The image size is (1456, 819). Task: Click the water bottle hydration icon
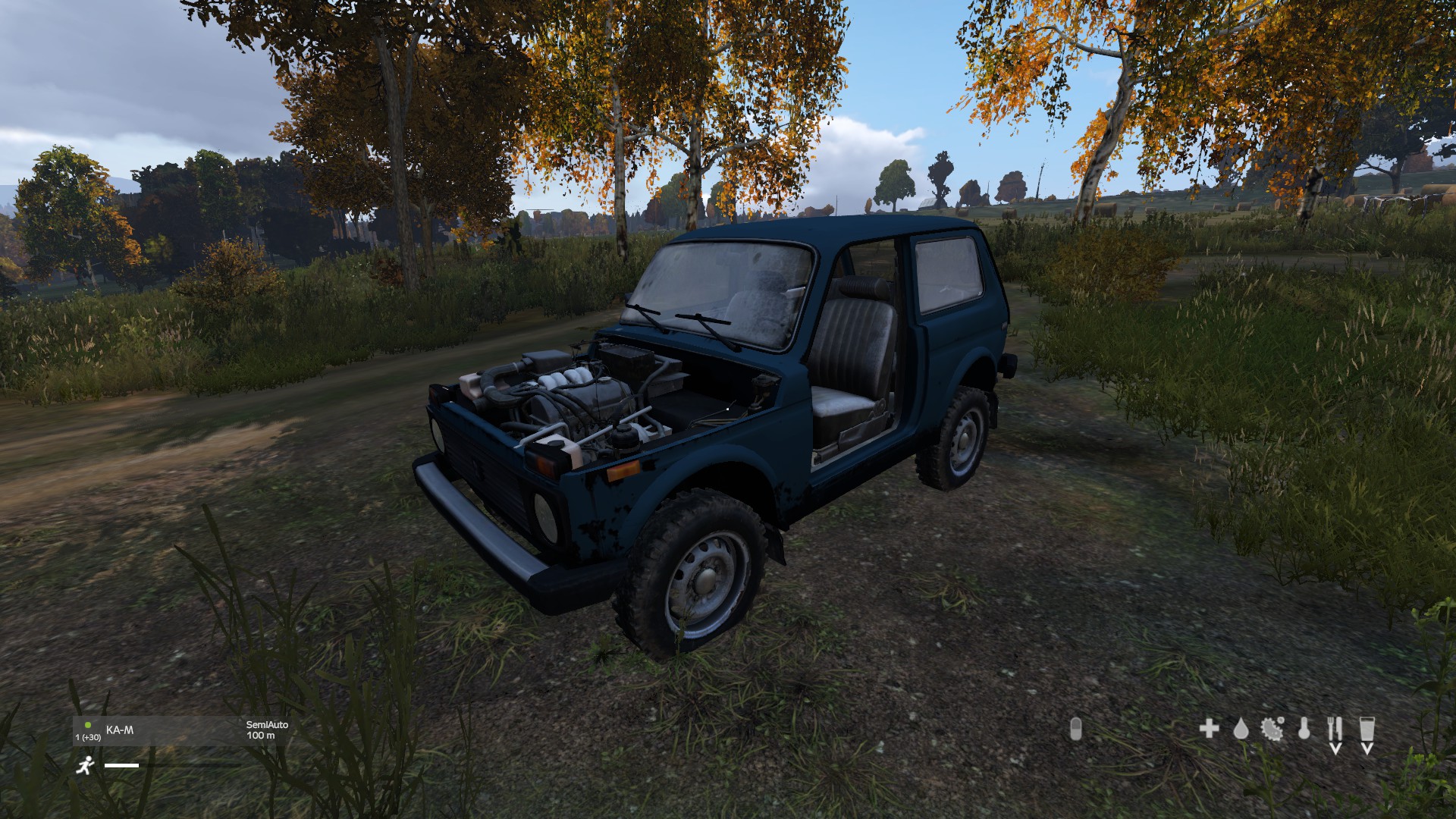click(x=1367, y=730)
